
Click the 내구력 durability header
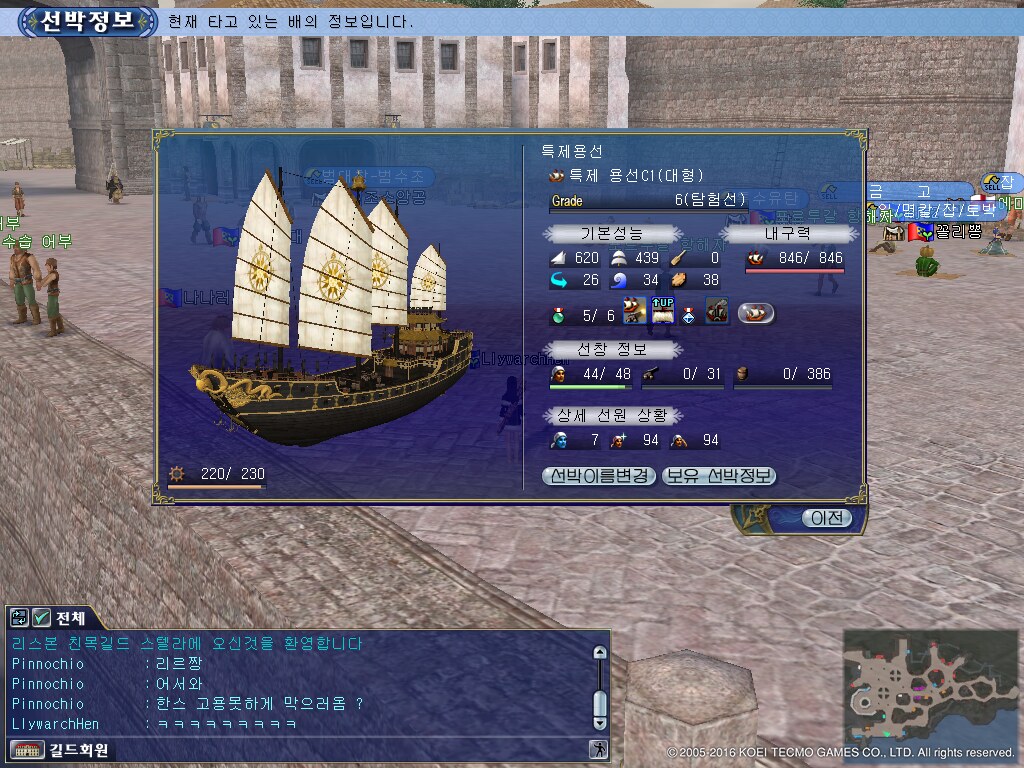tap(789, 233)
